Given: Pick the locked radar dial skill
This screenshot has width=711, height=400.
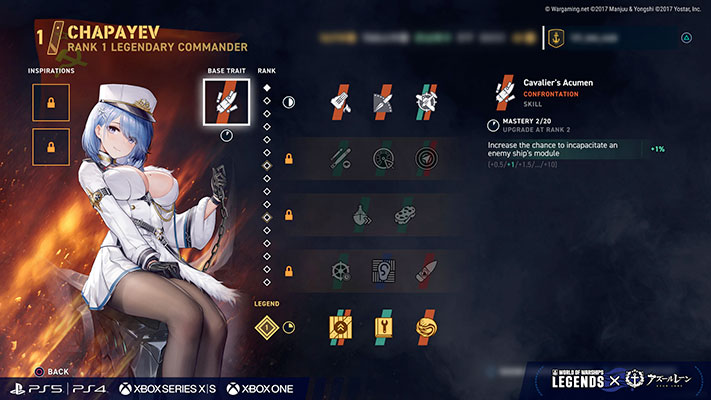Looking at the screenshot, I should click(383, 158).
